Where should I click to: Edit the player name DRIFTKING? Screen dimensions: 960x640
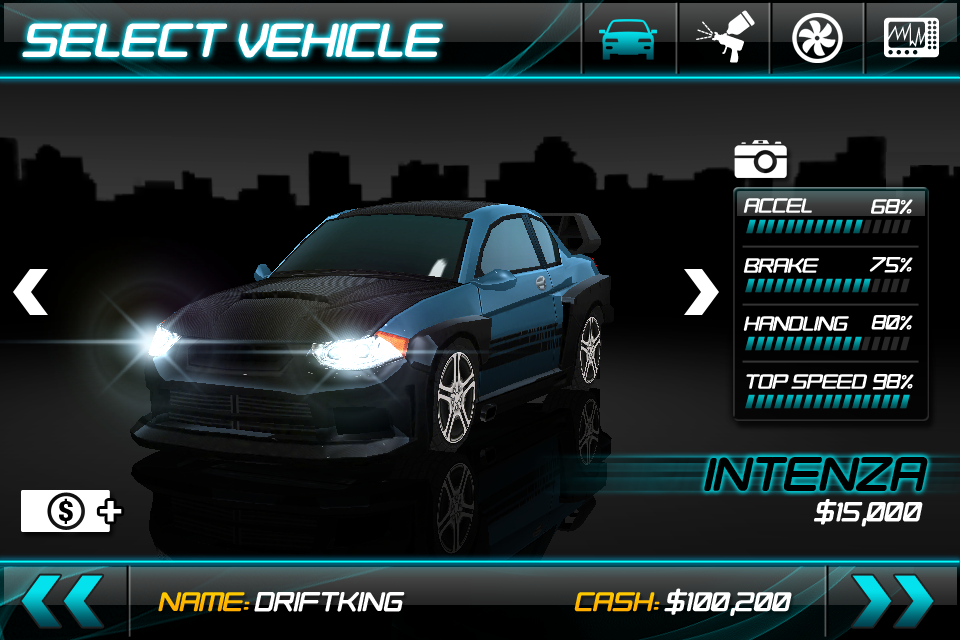[328, 602]
